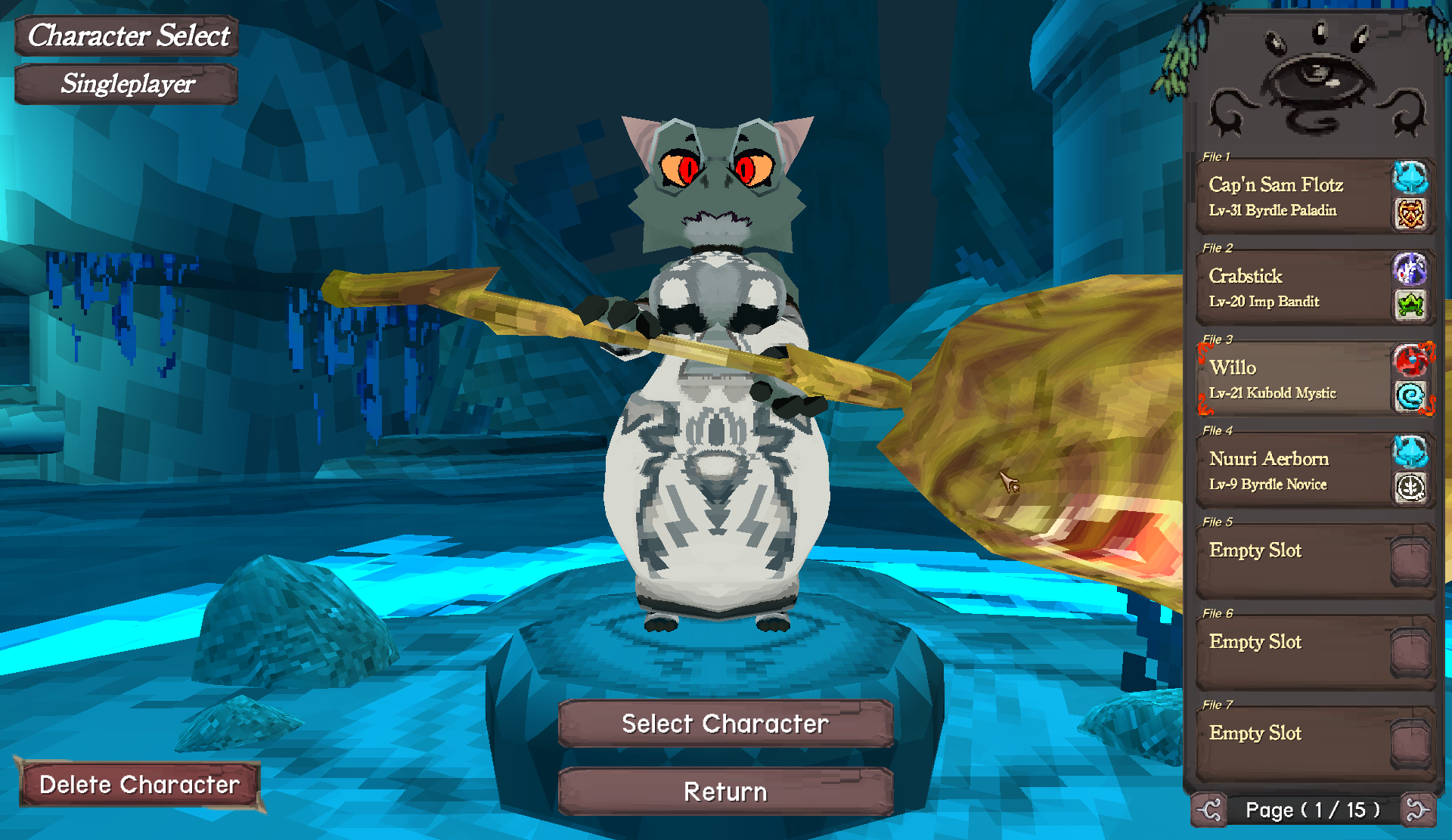Choose the Cap'n Sam Flotz save file
Screen dimensions: 1452x840
[1295, 196]
